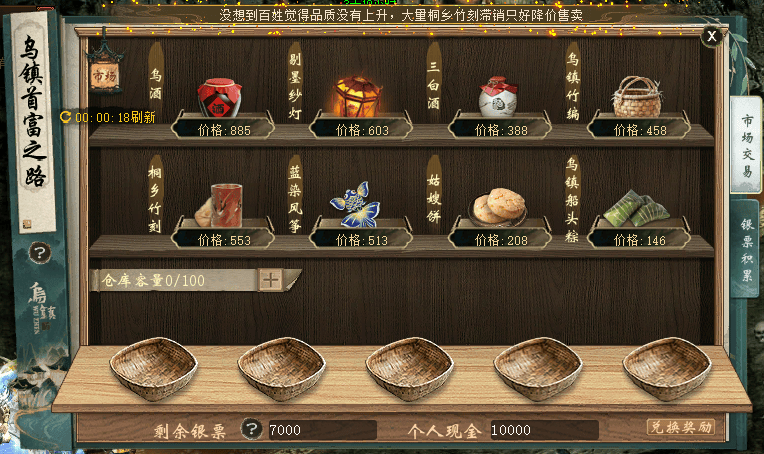Image resolution: width=764 pixels, height=454 pixels.
Task: Choose the 桐乡竹刻 bamboo carving item
Action: pyautogui.click(x=220, y=206)
